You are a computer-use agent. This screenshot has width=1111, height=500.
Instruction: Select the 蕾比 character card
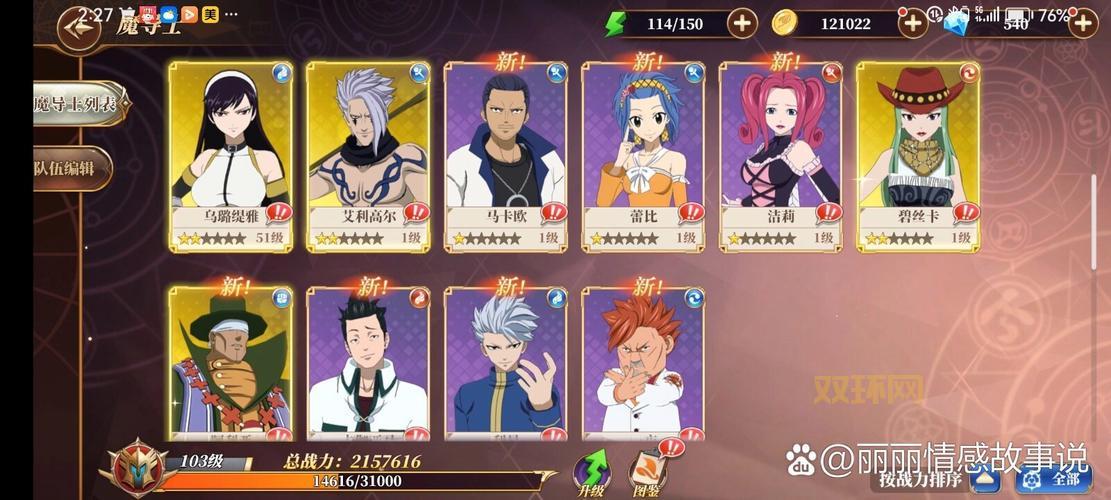click(x=643, y=155)
